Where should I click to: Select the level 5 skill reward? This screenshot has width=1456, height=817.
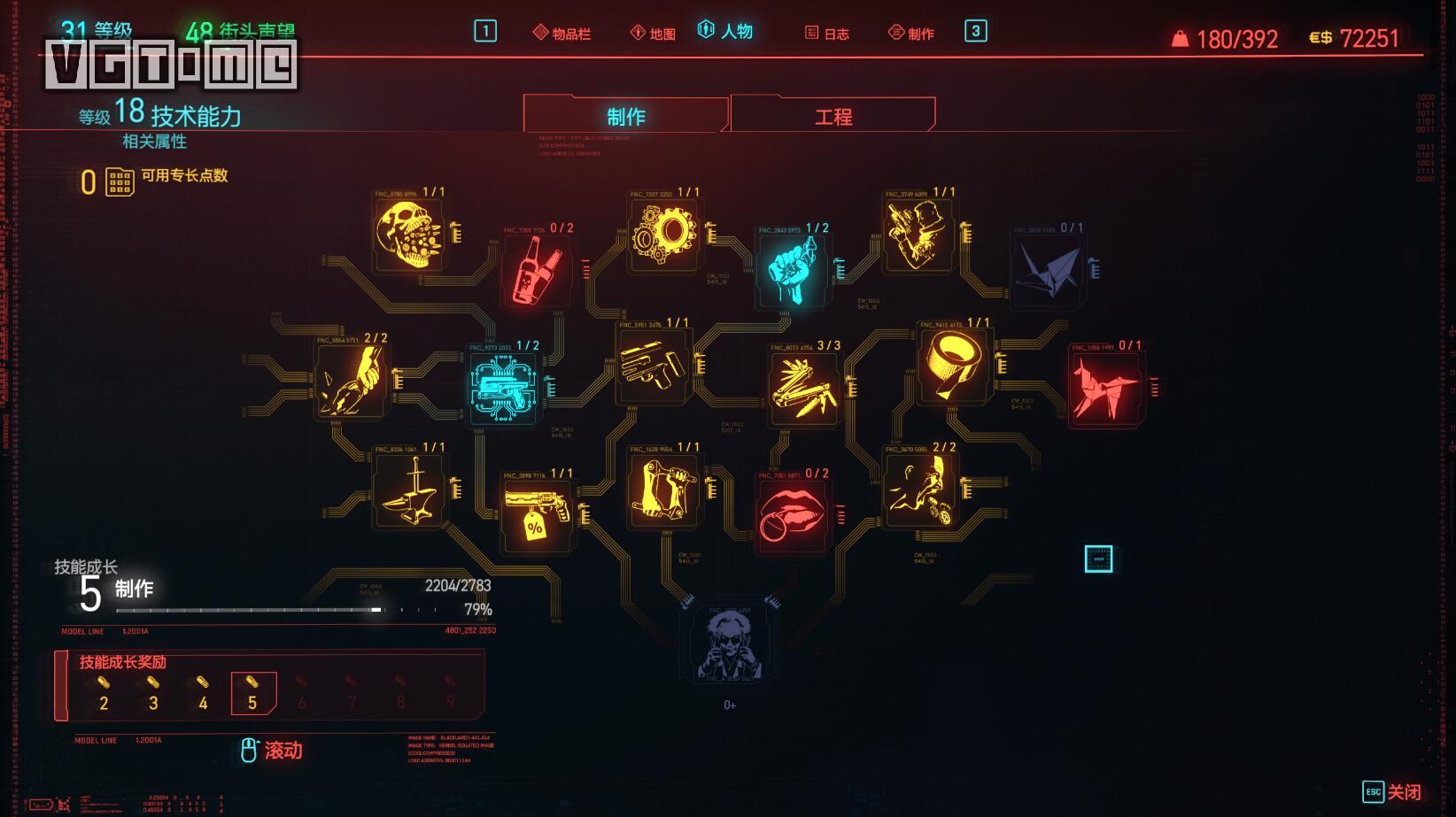[x=253, y=693]
